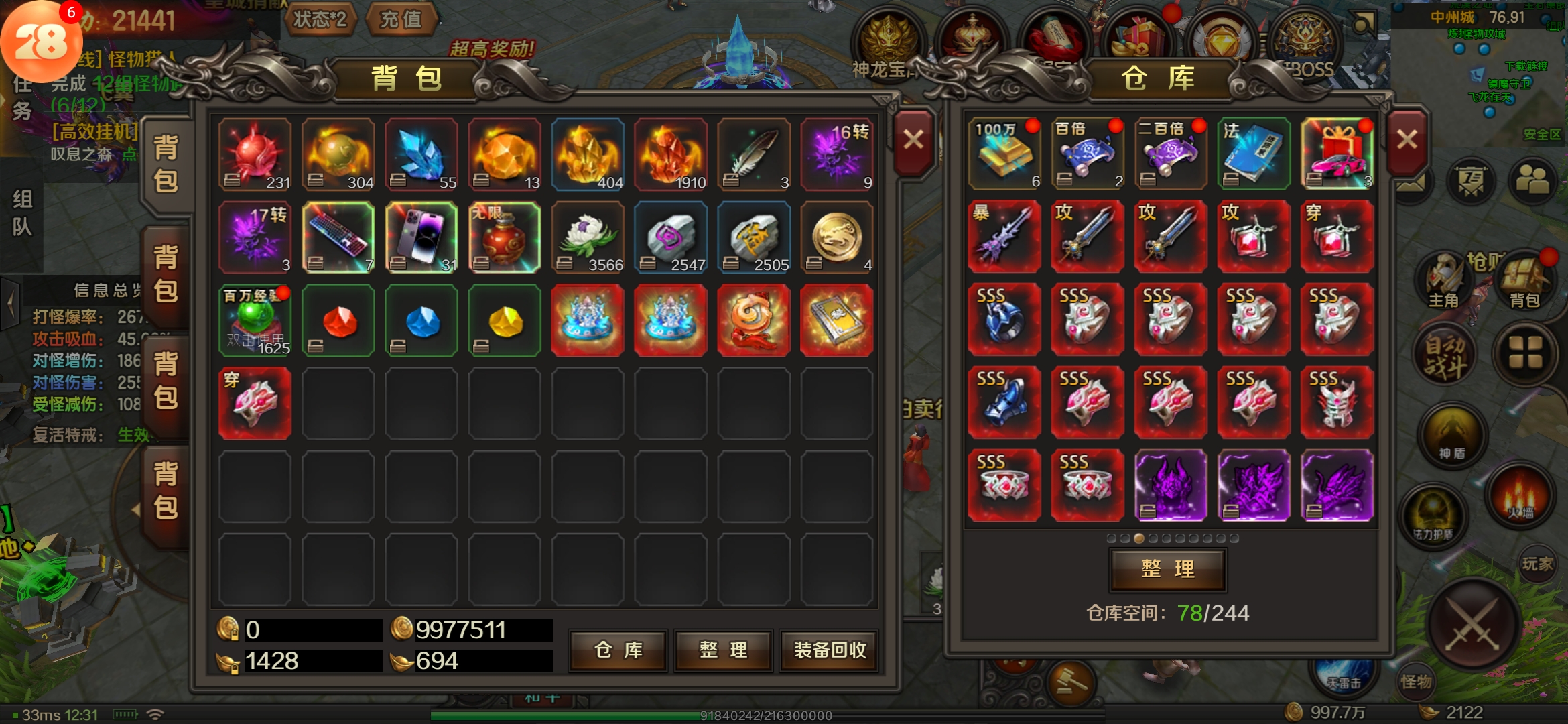Open warehouse from backpack bottom button

tap(618, 650)
